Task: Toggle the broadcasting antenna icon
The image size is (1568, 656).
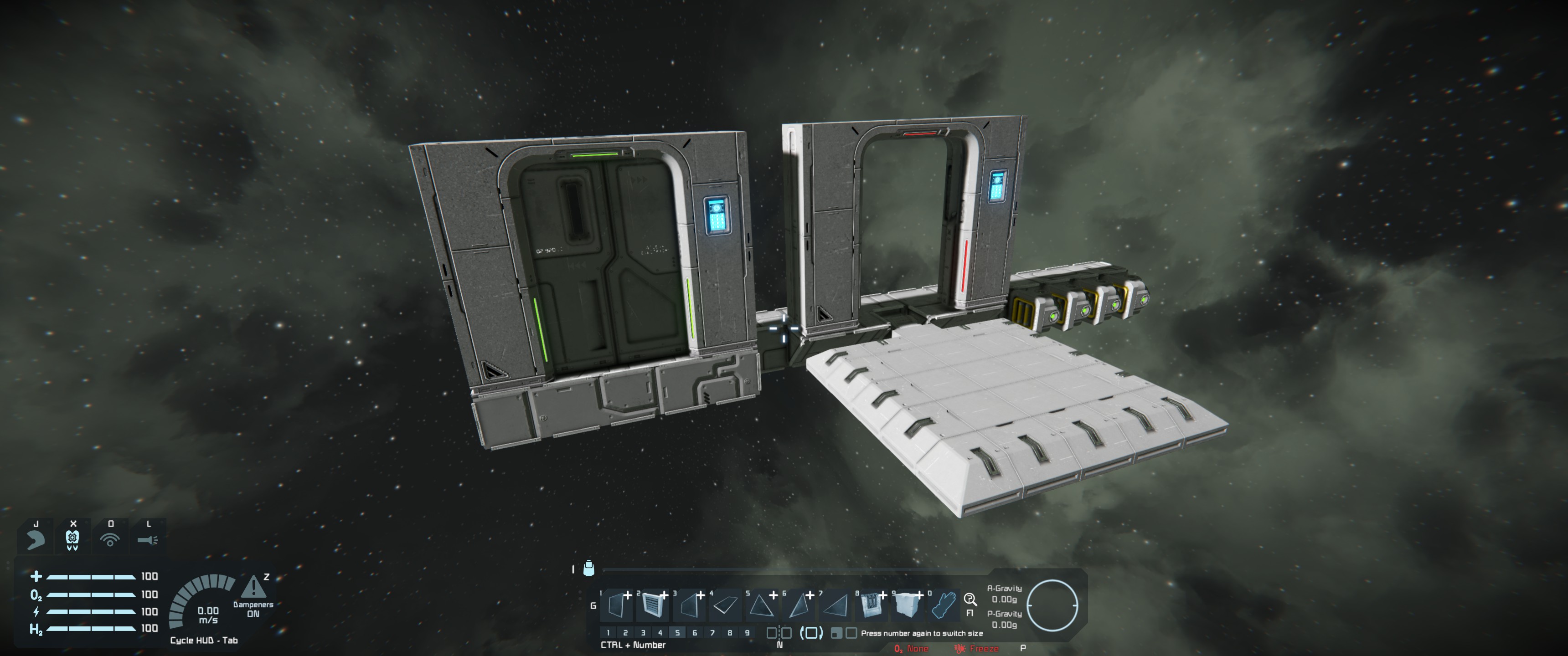Action: click(x=110, y=539)
